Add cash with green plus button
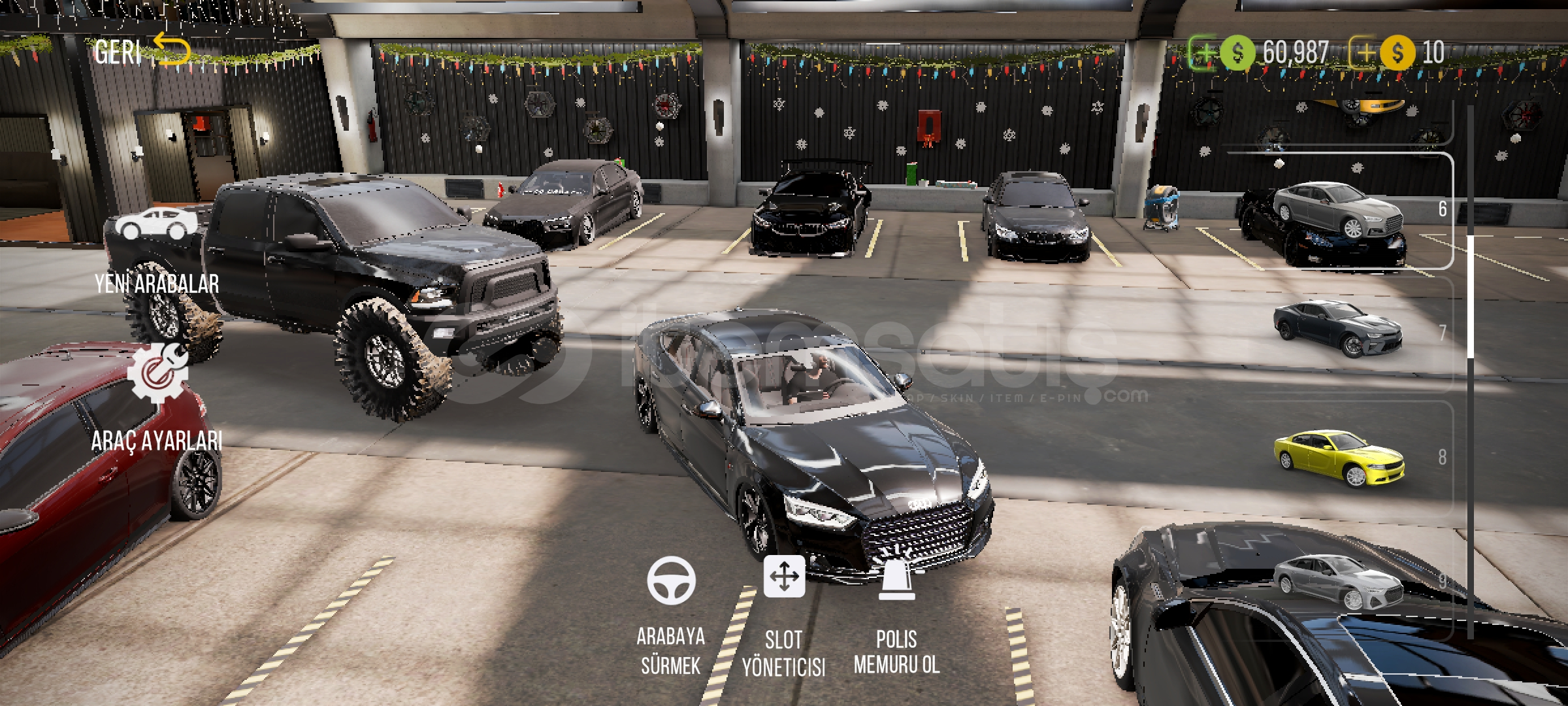The height and width of the screenshot is (706, 1568). click(x=1203, y=52)
